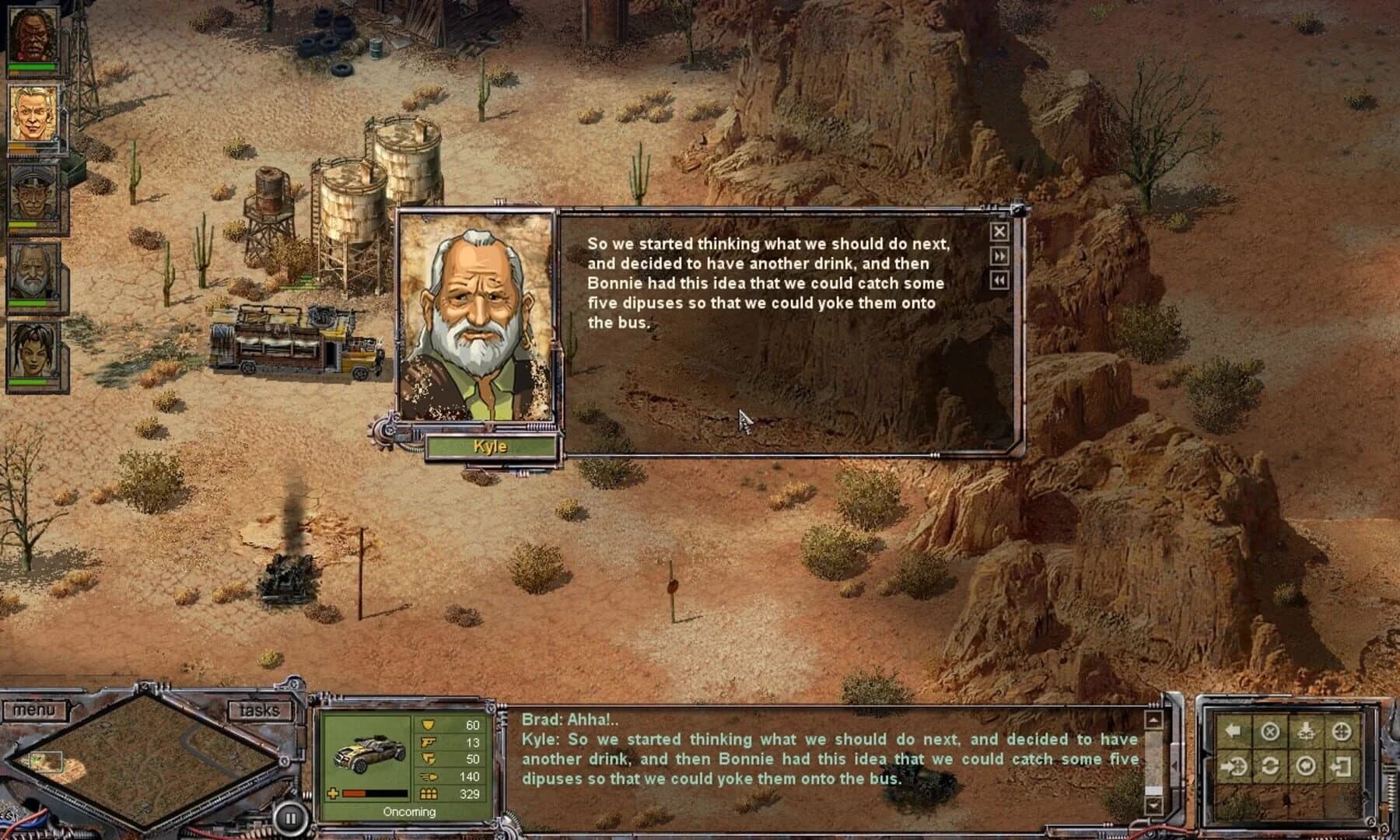The image size is (1400, 840).
Task: Click the crosshair attack icon in command panel
Action: [x=1342, y=732]
